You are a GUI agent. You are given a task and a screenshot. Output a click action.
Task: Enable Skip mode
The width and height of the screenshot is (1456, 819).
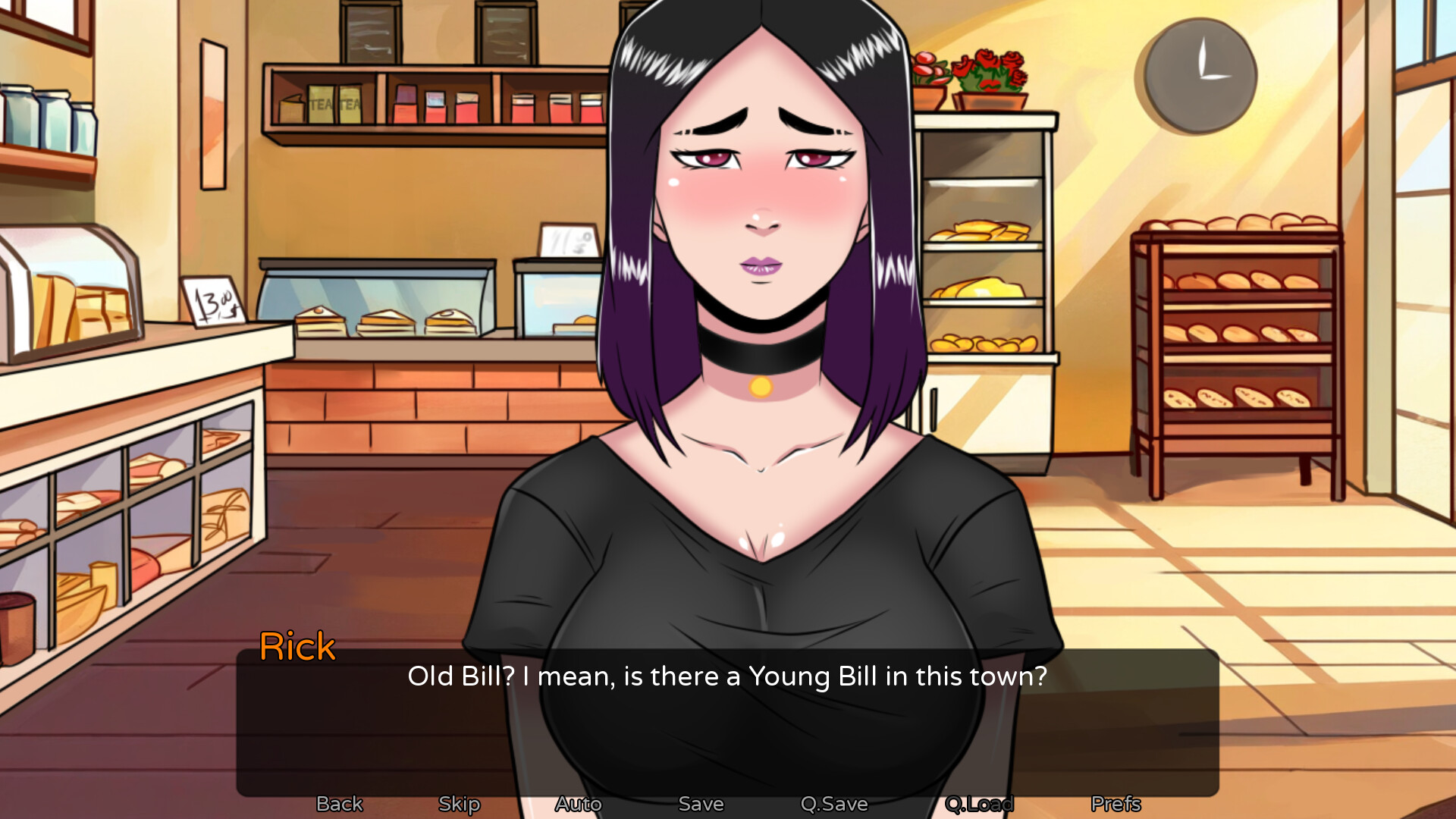click(x=459, y=803)
